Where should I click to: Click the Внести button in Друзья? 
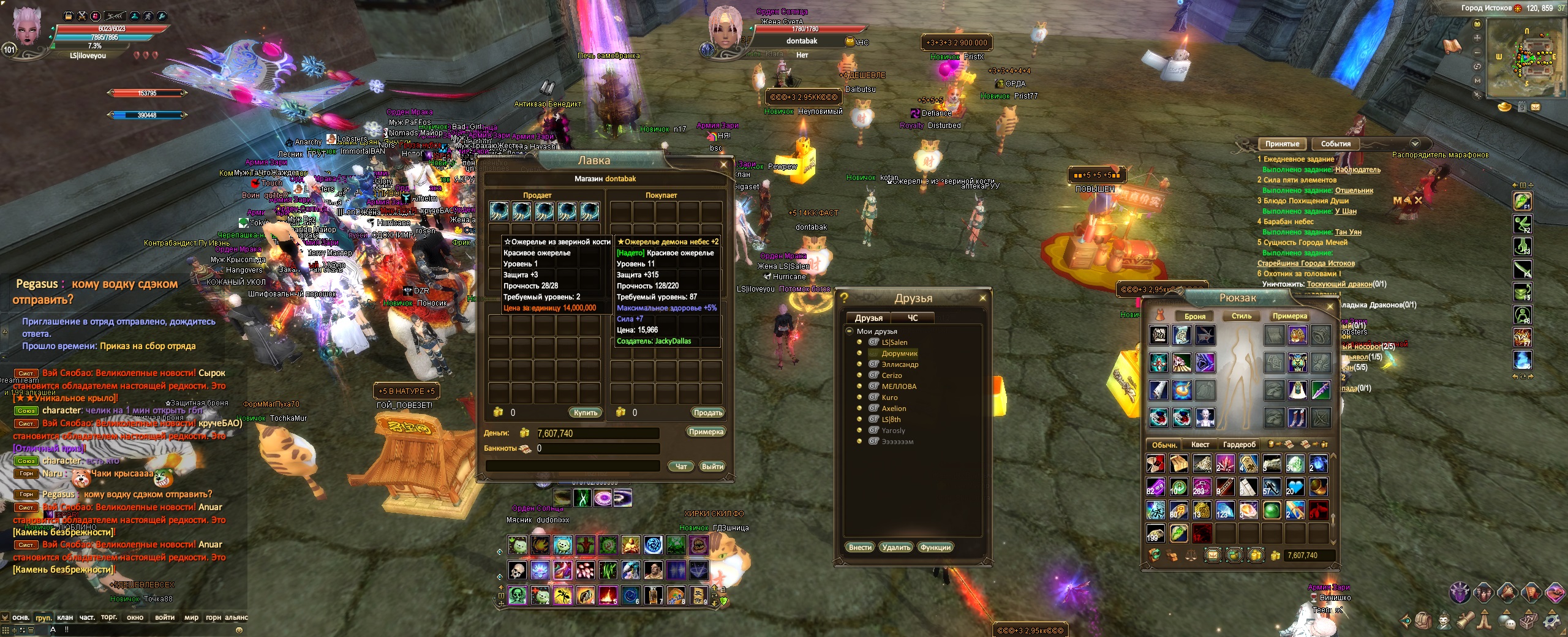click(x=860, y=548)
